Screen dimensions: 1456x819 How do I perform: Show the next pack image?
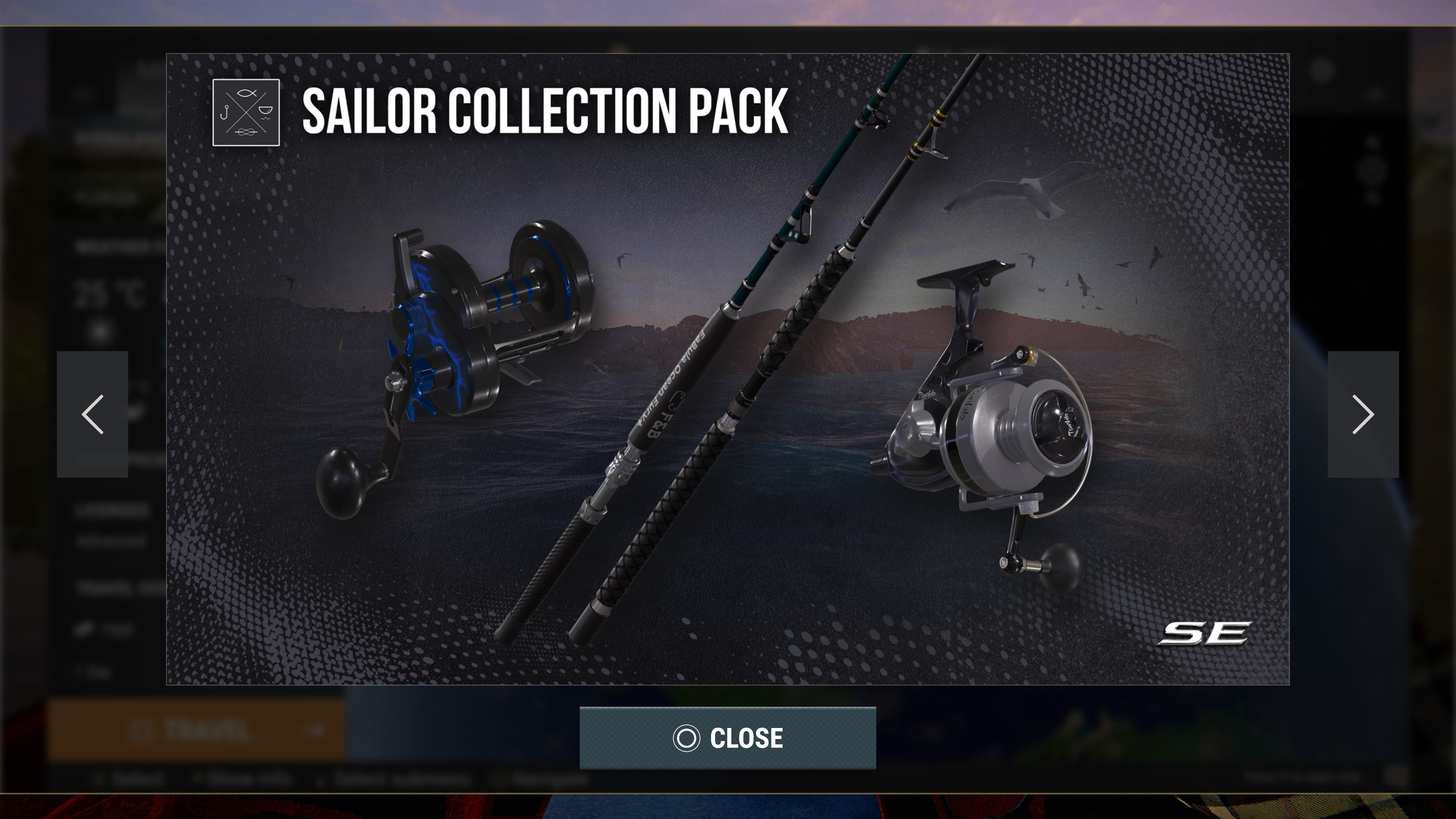pyautogui.click(x=1363, y=414)
